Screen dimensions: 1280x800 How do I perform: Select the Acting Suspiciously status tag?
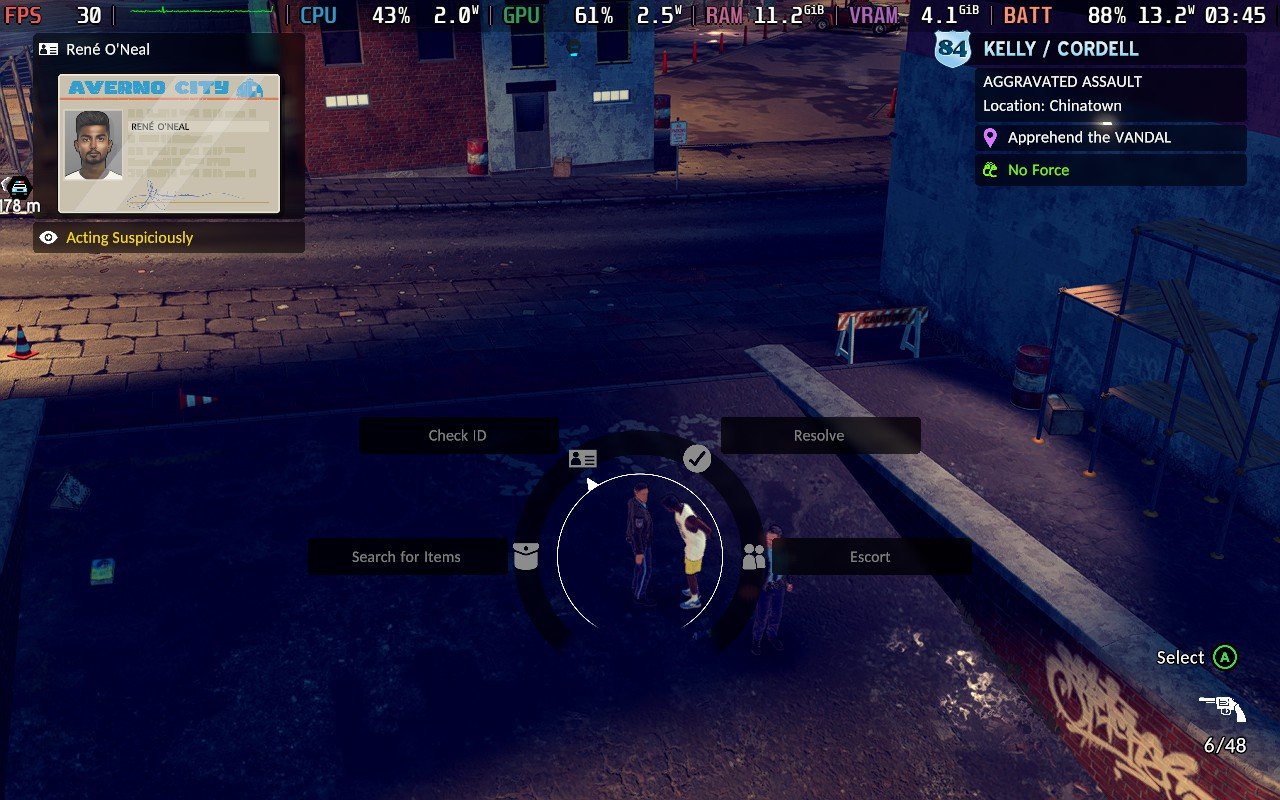[x=129, y=238]
